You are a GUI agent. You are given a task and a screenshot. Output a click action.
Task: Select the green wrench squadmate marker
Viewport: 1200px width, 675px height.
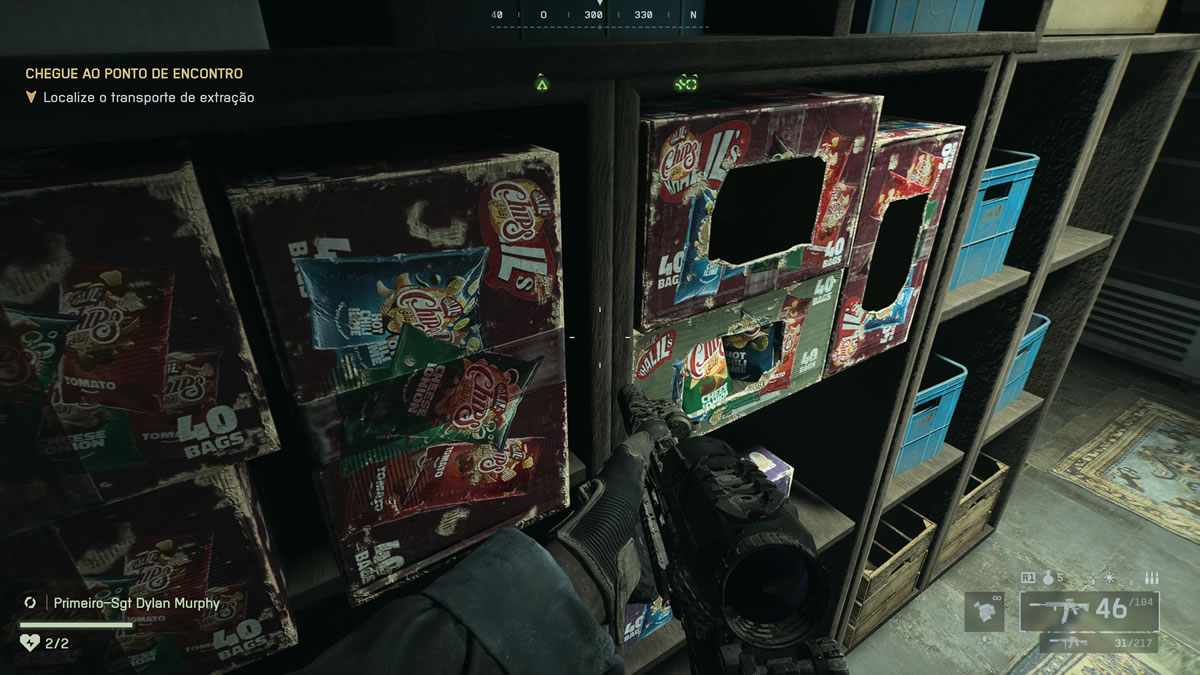pos(686,83)
